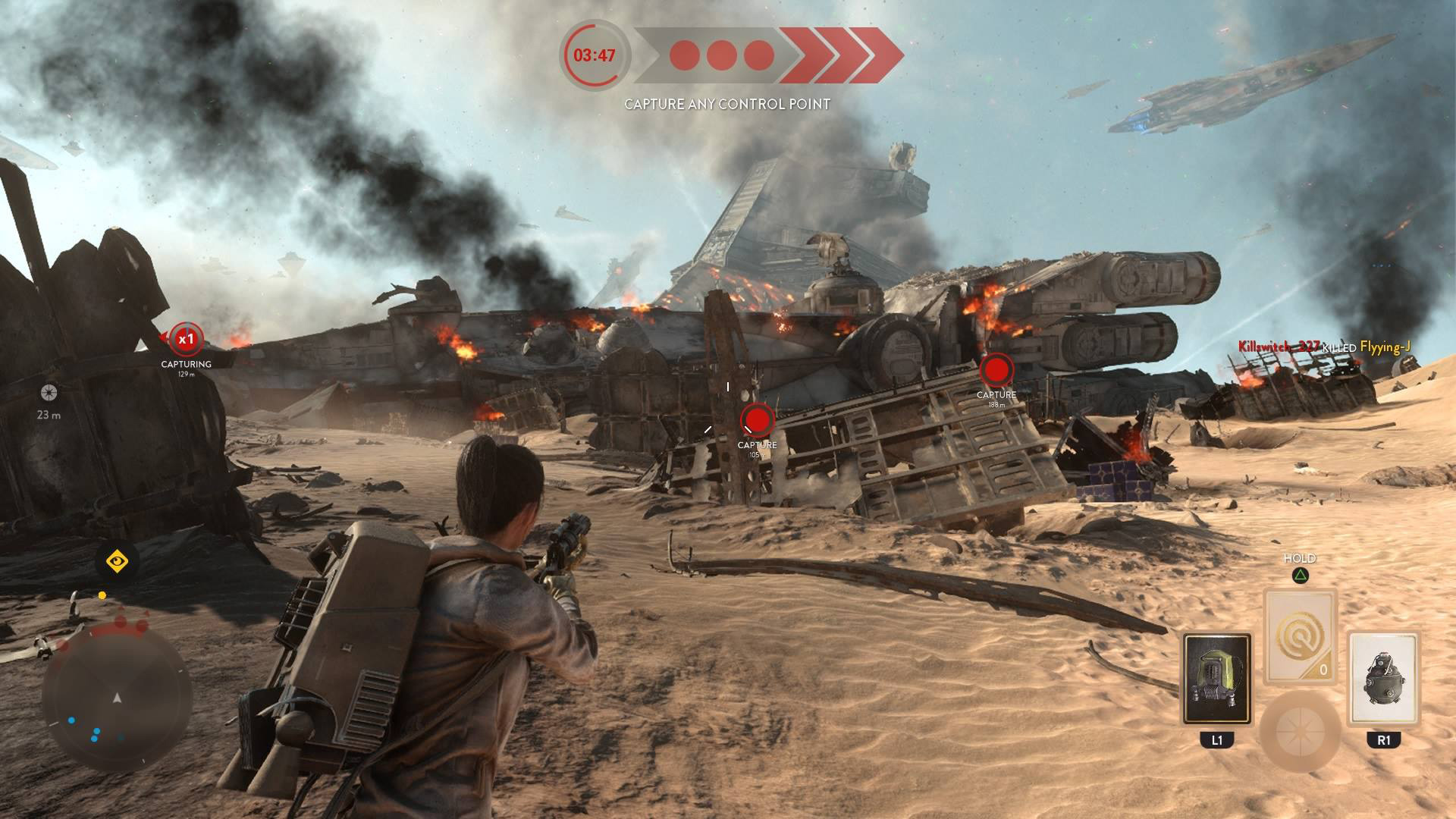Select the jump pack star card
1456x819 pixels.
pyautogui.click(x=1216, y=679)
